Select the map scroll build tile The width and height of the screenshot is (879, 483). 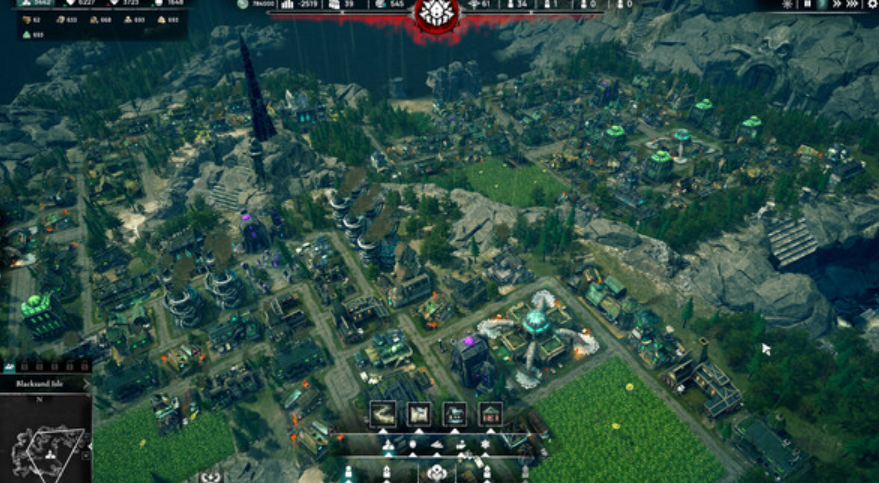[x=419, y=412]
